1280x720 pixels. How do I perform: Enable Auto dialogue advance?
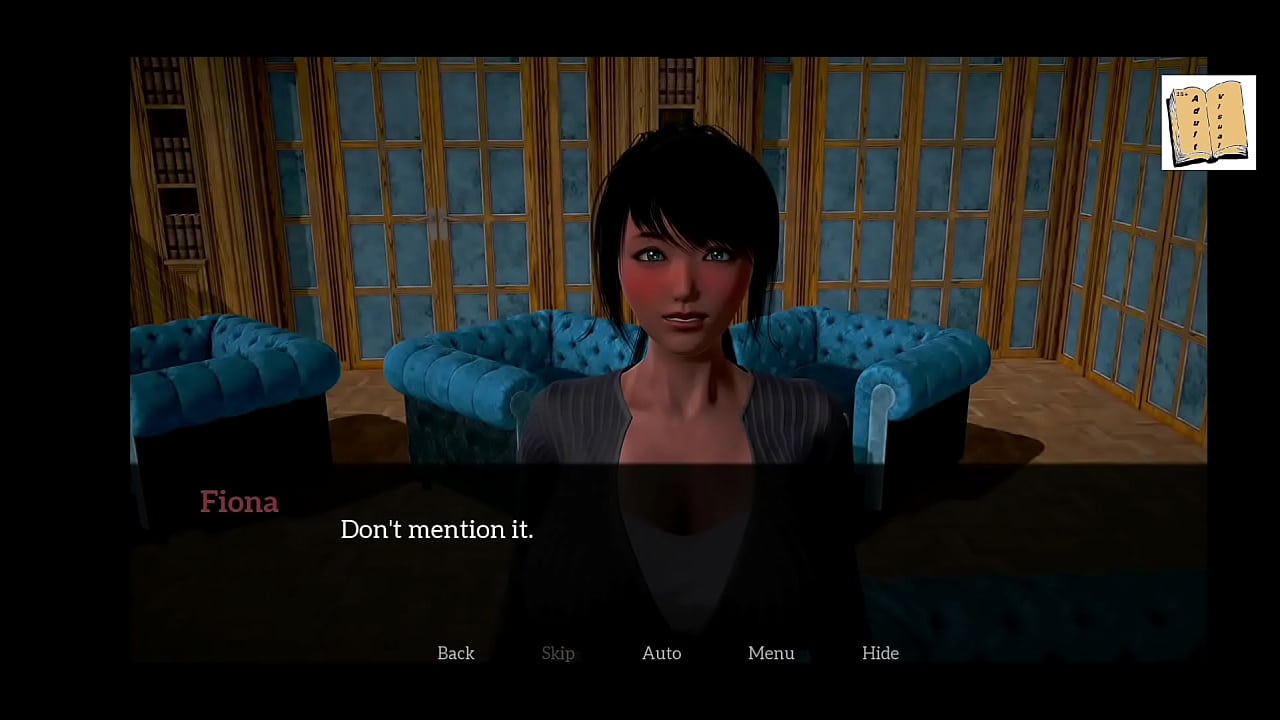click(661, 653)
